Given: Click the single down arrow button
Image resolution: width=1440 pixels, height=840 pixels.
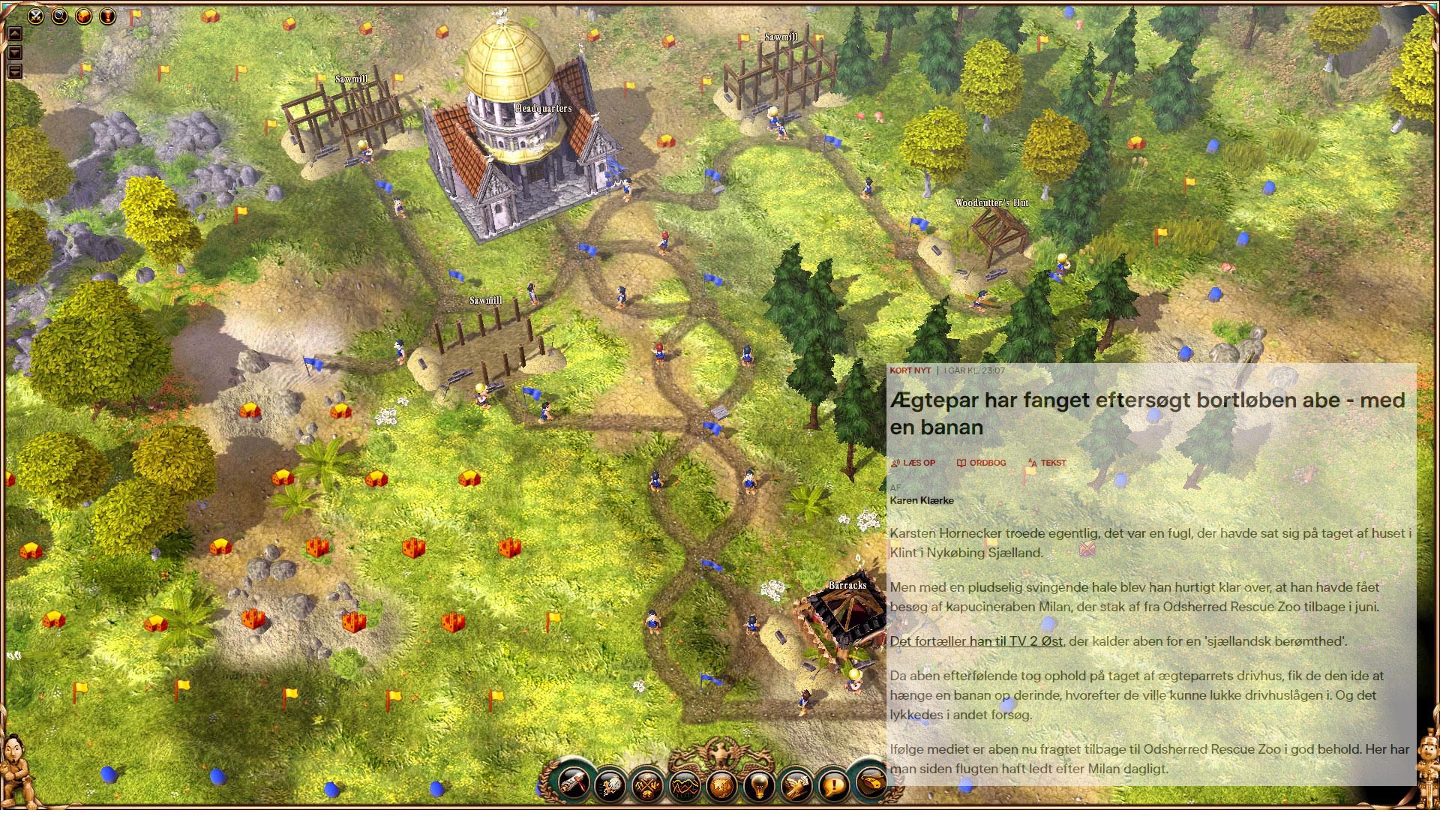Looking at the screenshot, I should tap(15, 52).
